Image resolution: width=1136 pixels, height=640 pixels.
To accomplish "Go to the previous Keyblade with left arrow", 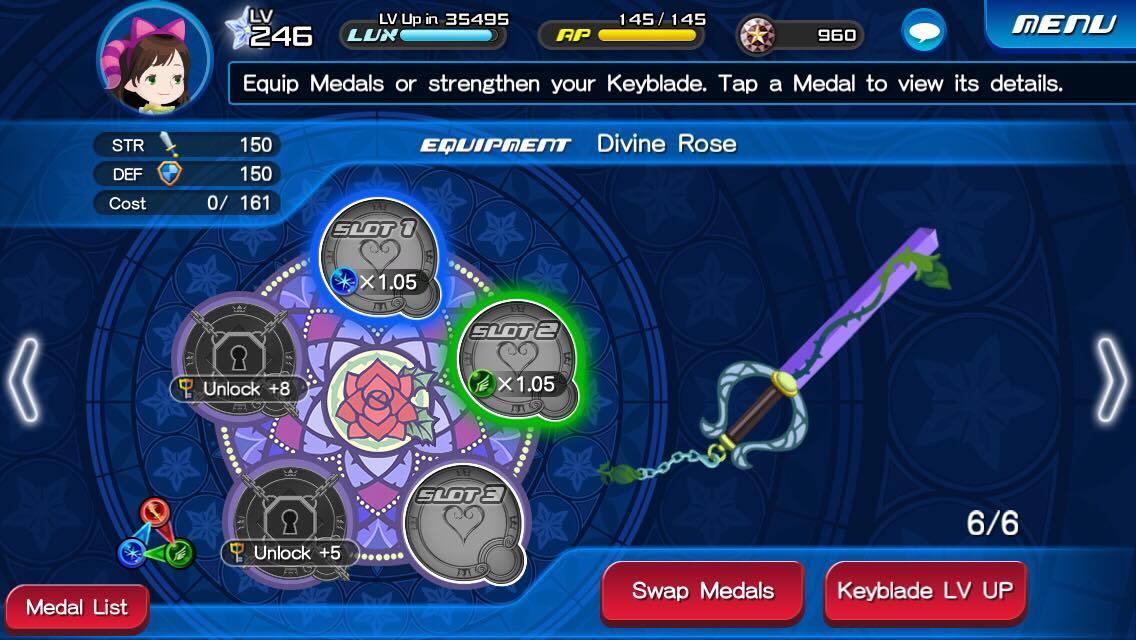I will pos(24,380).
